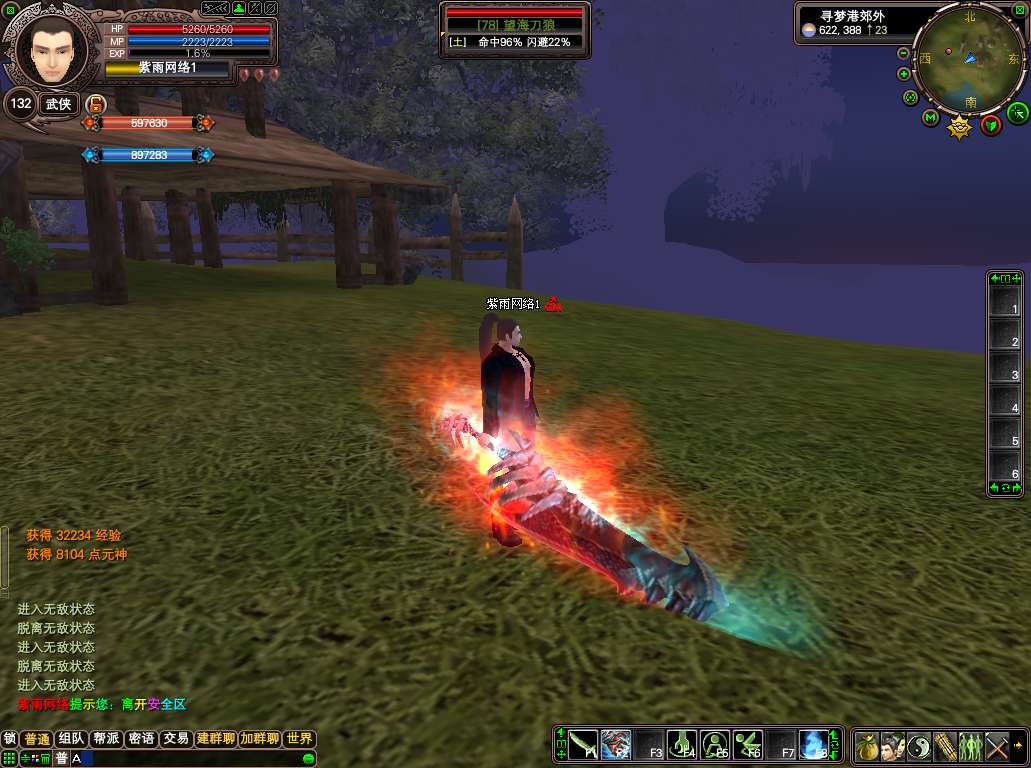Viewport: 1031px width, 768px height.
Task: Focus the chat text input field
Action: click(x=180, y=759)
